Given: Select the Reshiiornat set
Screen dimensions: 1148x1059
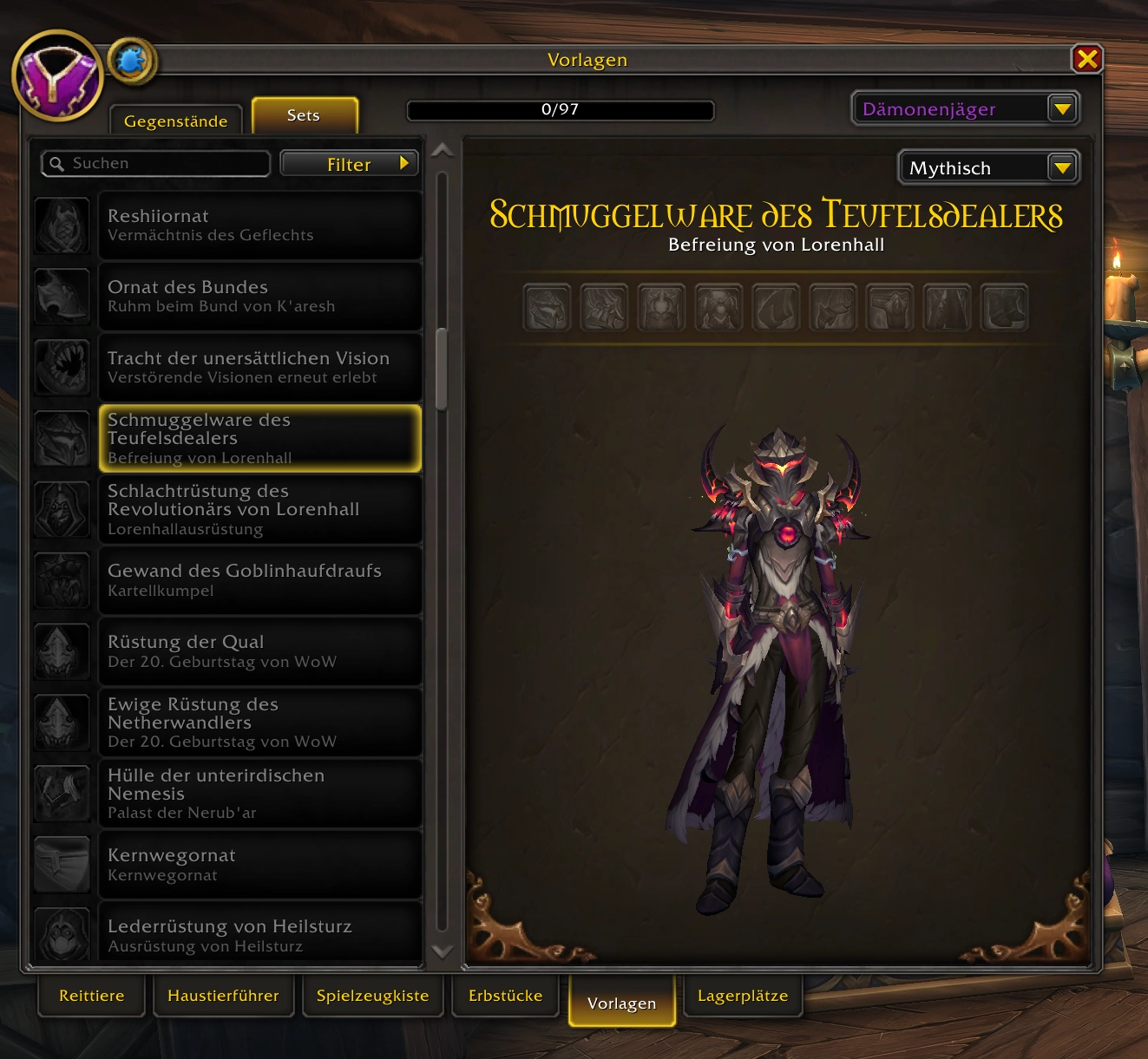Looking at the screenshot, I should pos(259,225).
